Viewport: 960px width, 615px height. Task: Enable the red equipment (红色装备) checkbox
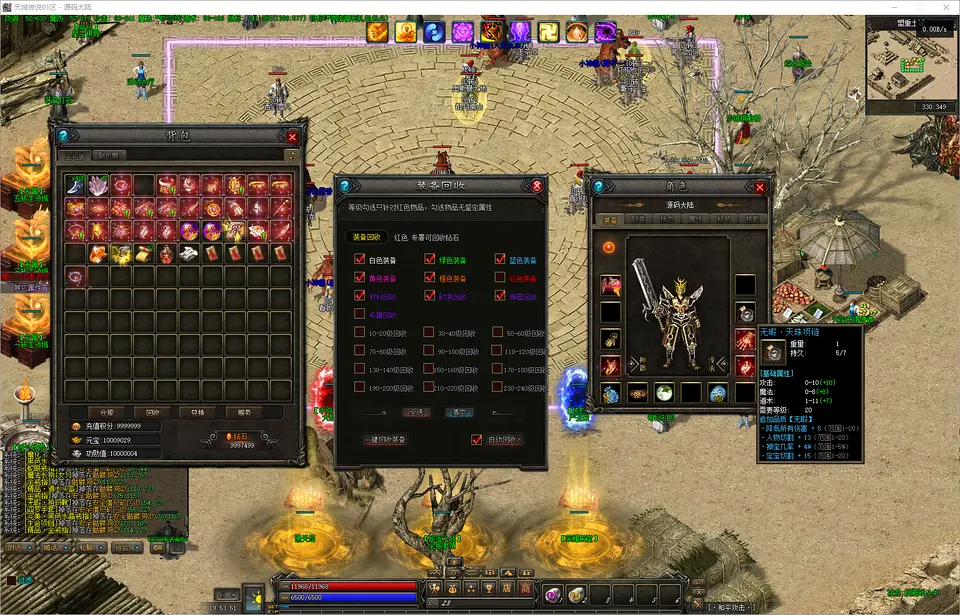[x=500, y=278]
